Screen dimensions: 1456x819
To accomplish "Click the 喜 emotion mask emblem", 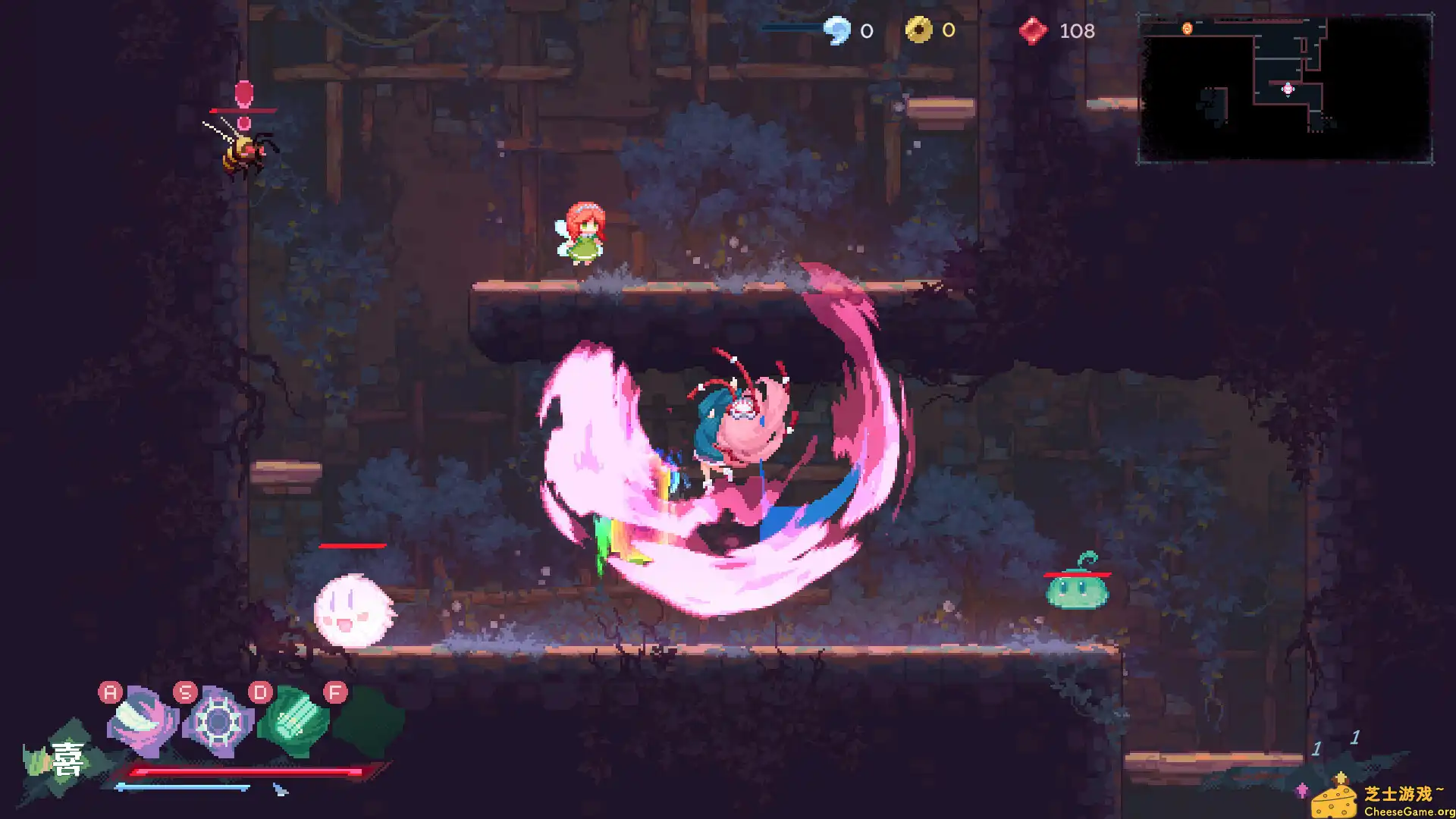I will 65,760.
